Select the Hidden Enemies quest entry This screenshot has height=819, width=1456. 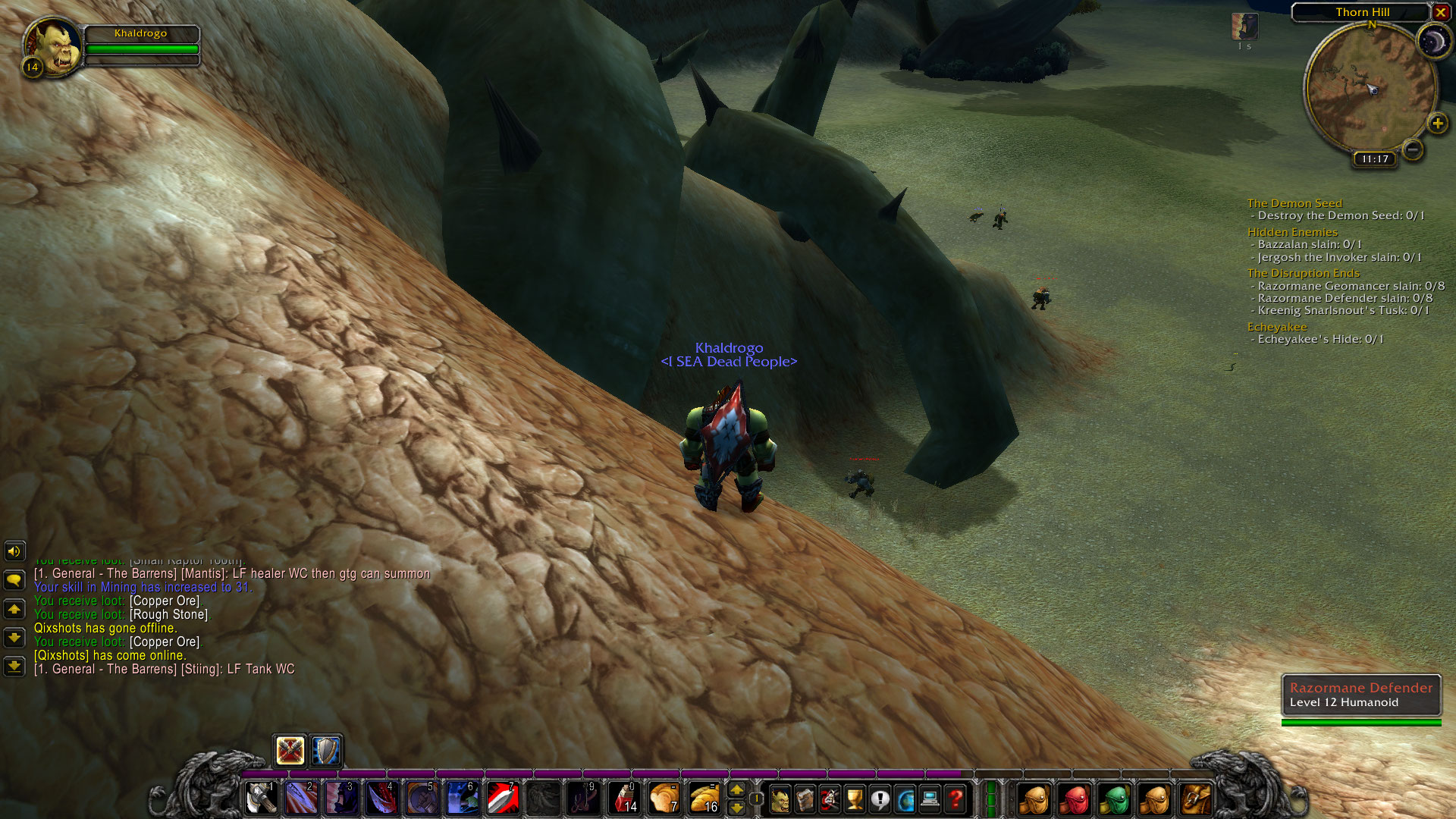(1292, 232)
